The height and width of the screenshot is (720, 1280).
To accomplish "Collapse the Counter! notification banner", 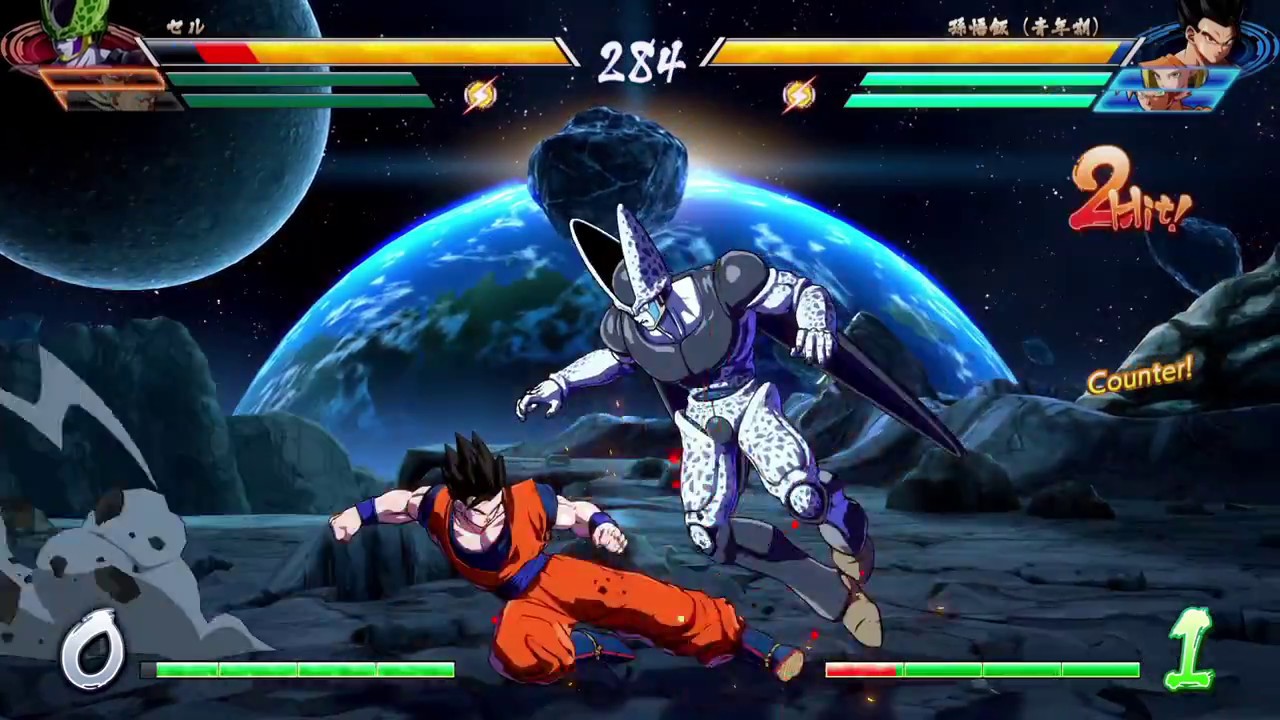I will click(x=1140, y=377).
